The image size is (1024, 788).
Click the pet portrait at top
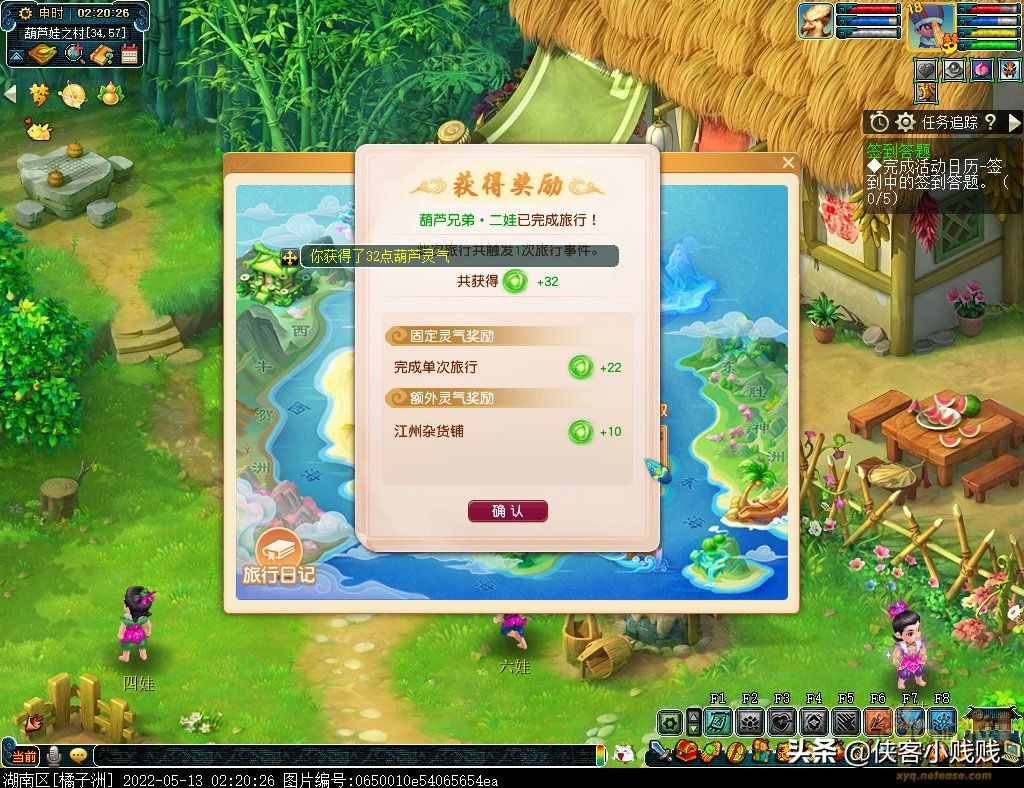pos(814,21)
